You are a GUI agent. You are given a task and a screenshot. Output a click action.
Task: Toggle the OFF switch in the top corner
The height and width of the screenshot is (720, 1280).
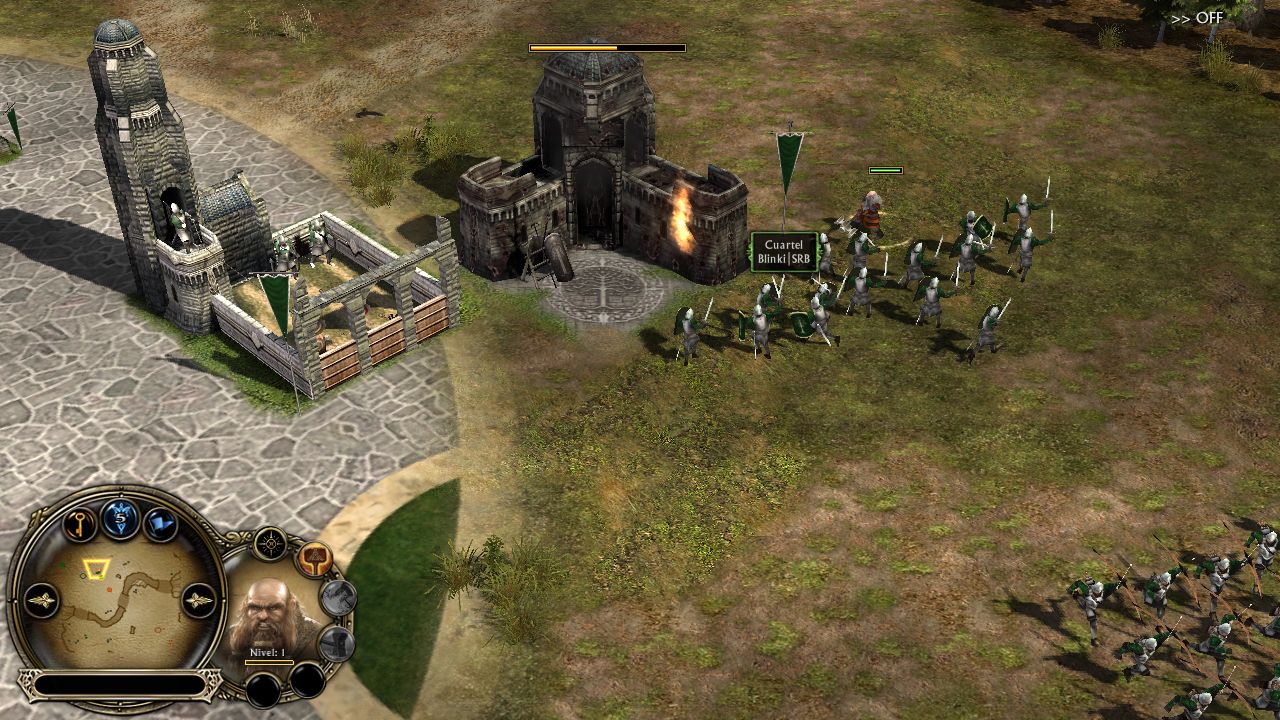click(x=1207, y=18)
